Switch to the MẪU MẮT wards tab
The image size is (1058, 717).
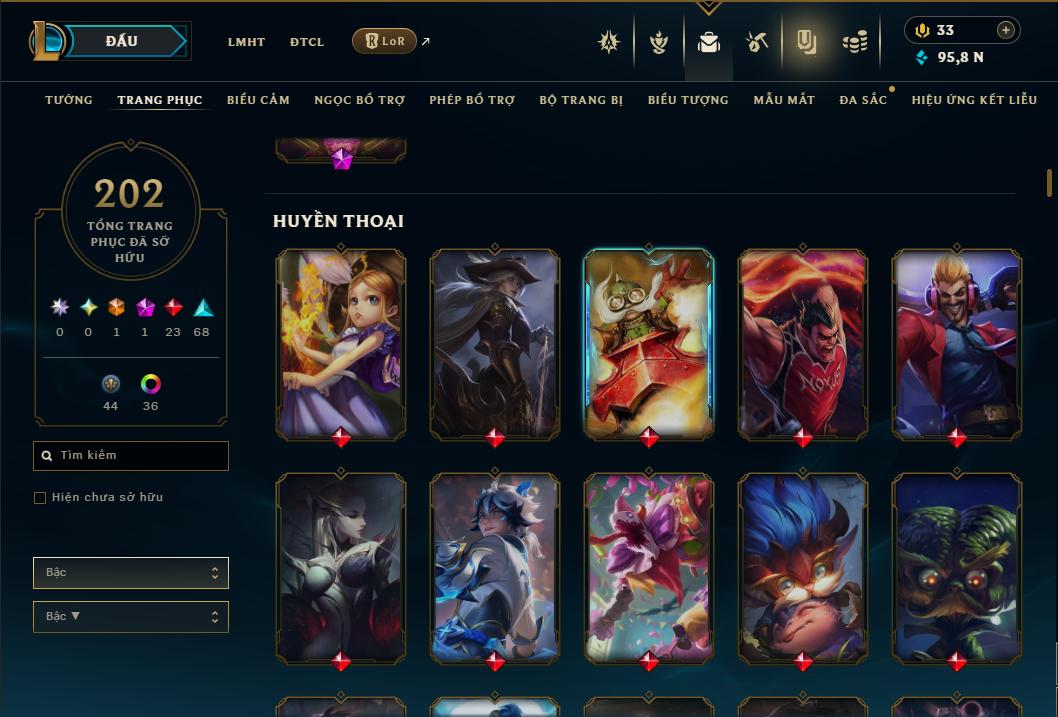[x=784, y=100]
